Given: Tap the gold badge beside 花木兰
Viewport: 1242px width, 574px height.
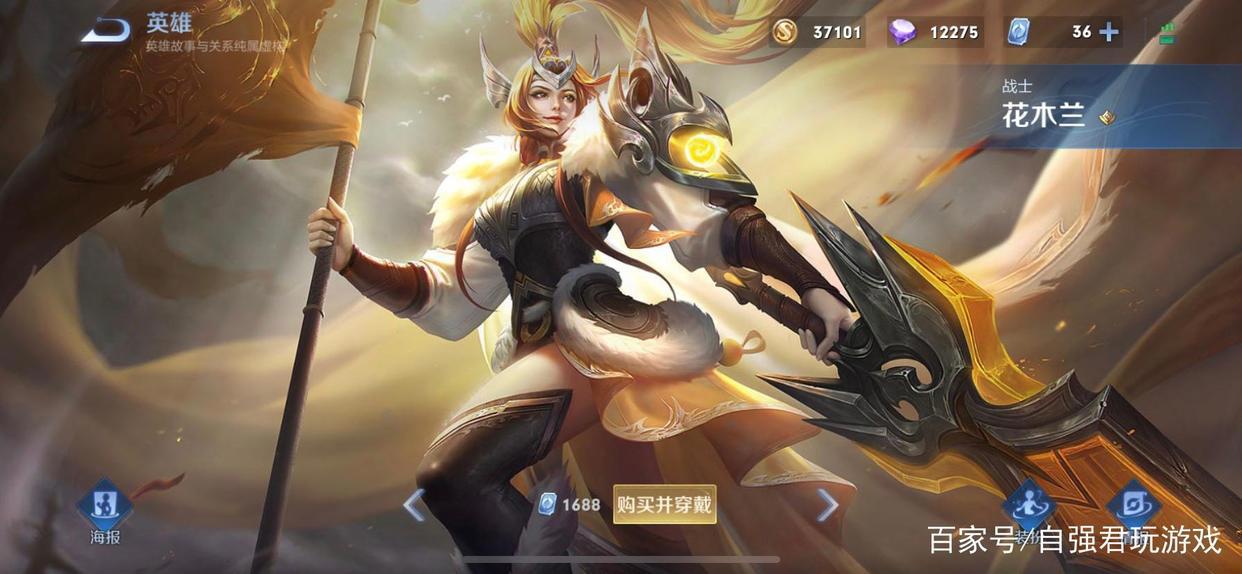Looking at the screenshot, I should tap(1106, 118).
